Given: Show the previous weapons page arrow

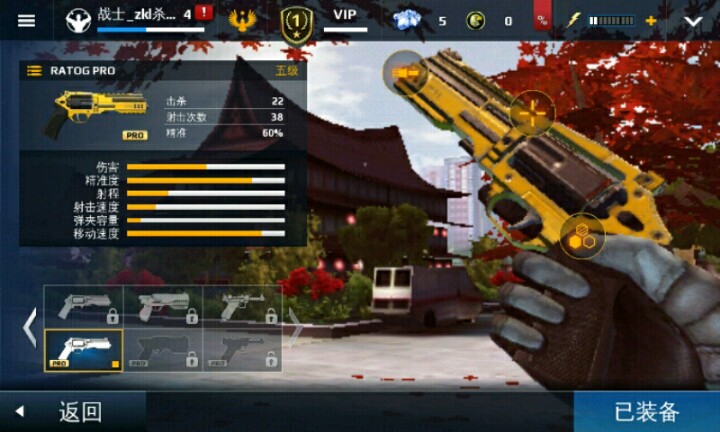Looking at the screenshot, I should pyautogui.click(x=29, y=326).
